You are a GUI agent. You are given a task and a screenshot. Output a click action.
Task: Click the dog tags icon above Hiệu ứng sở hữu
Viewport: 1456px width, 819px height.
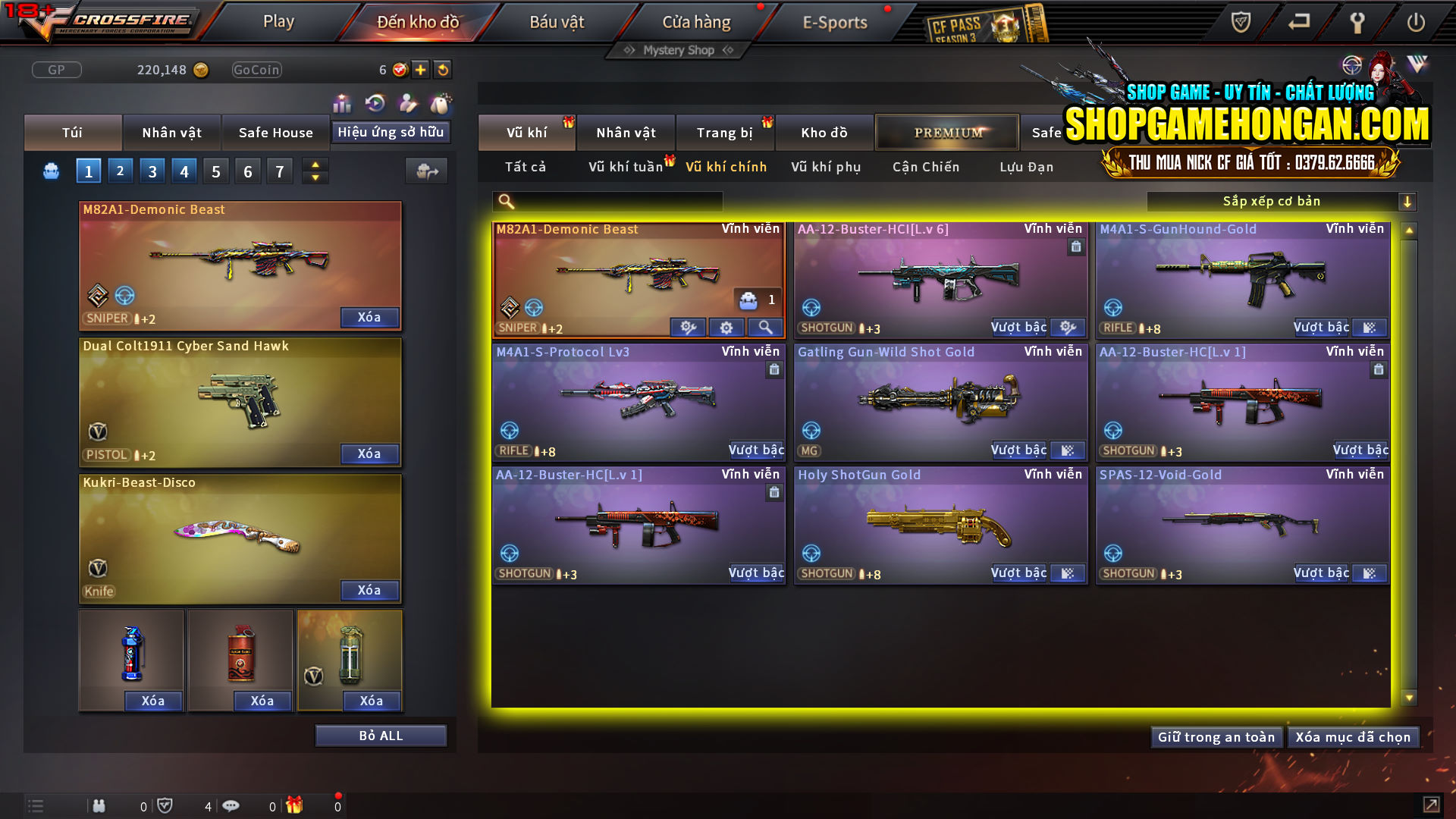tap(440, 103)
